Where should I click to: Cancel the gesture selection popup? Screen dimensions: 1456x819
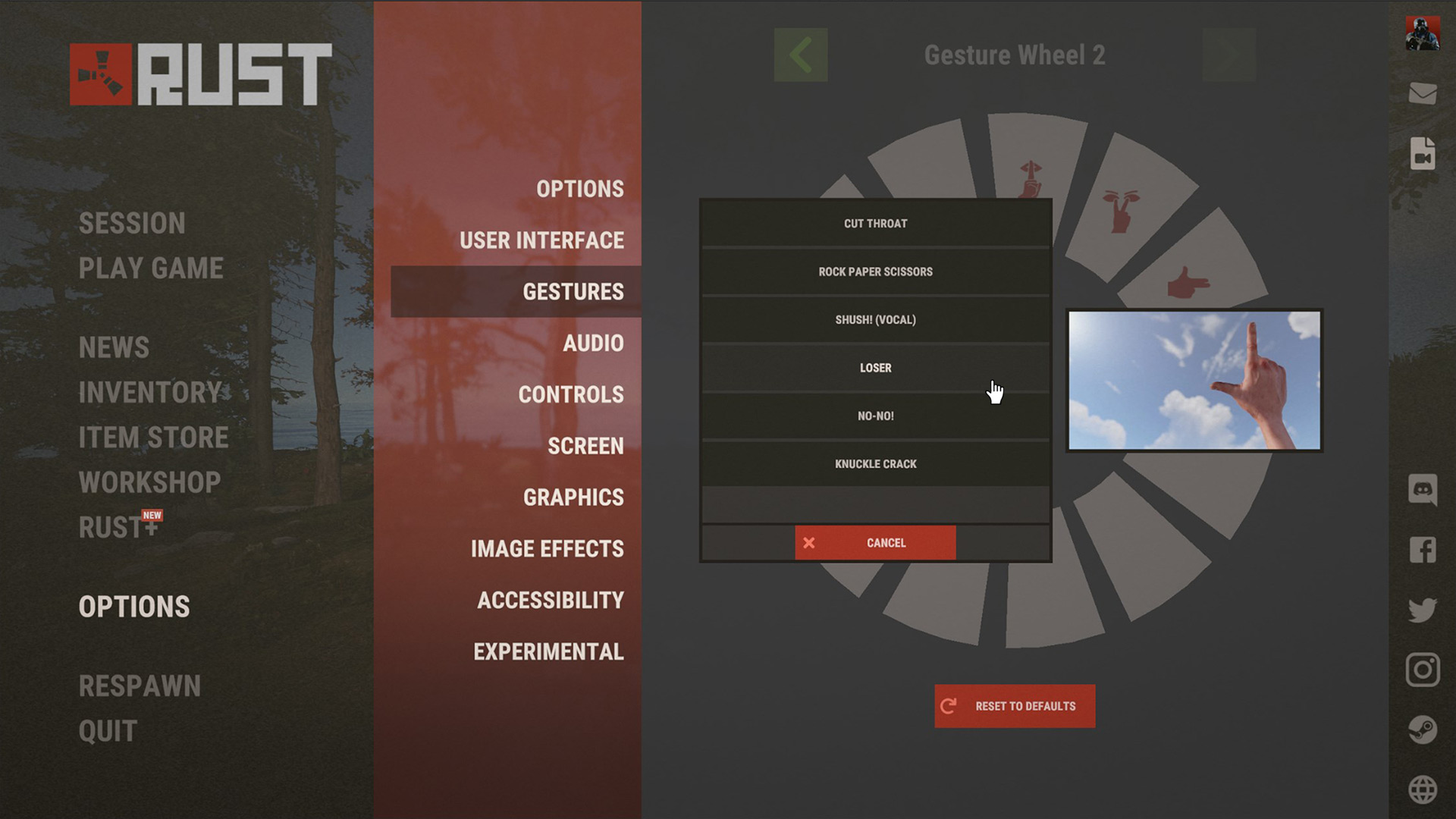tap(875, 543)
